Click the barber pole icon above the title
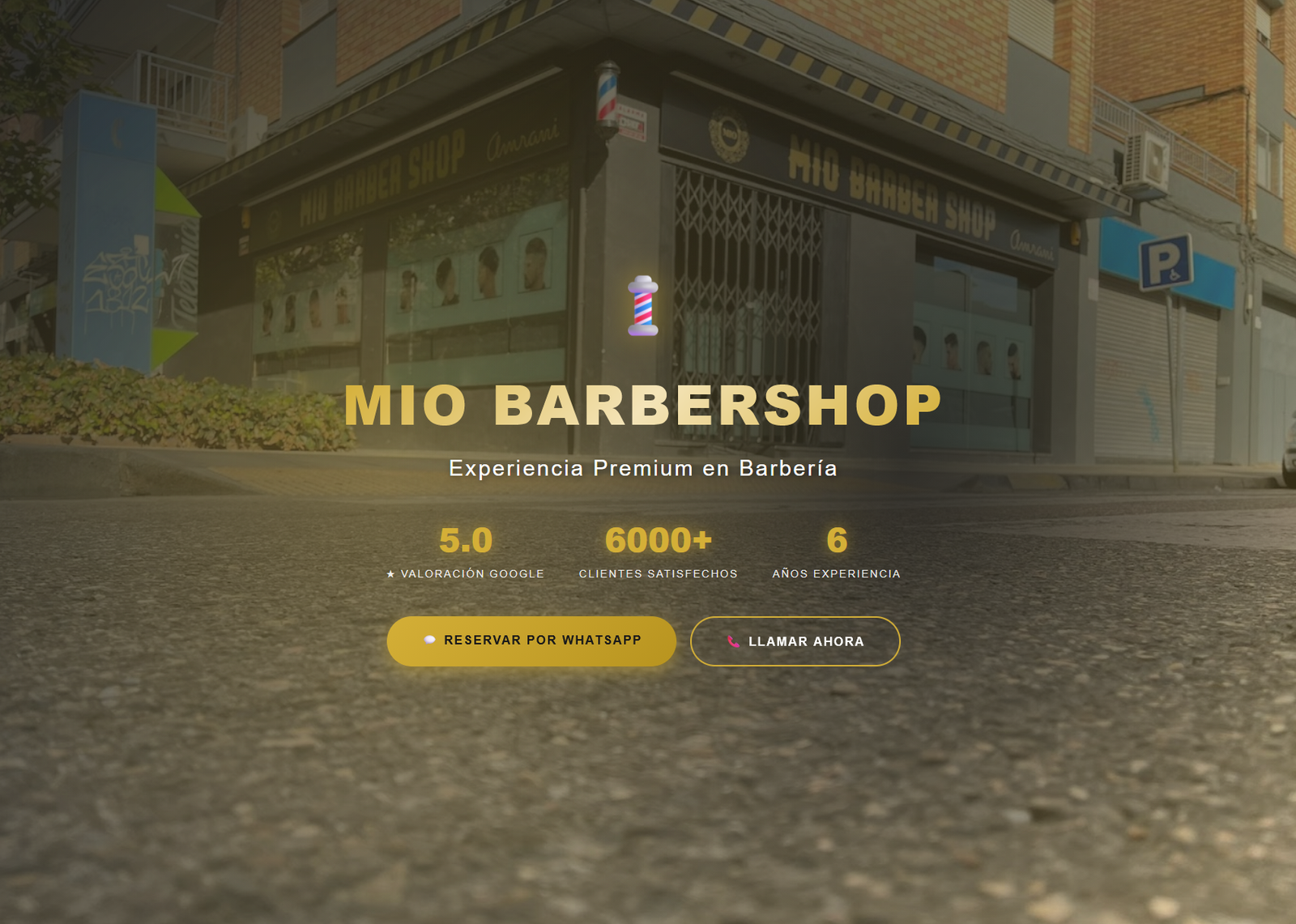 [x=644, y=306]
